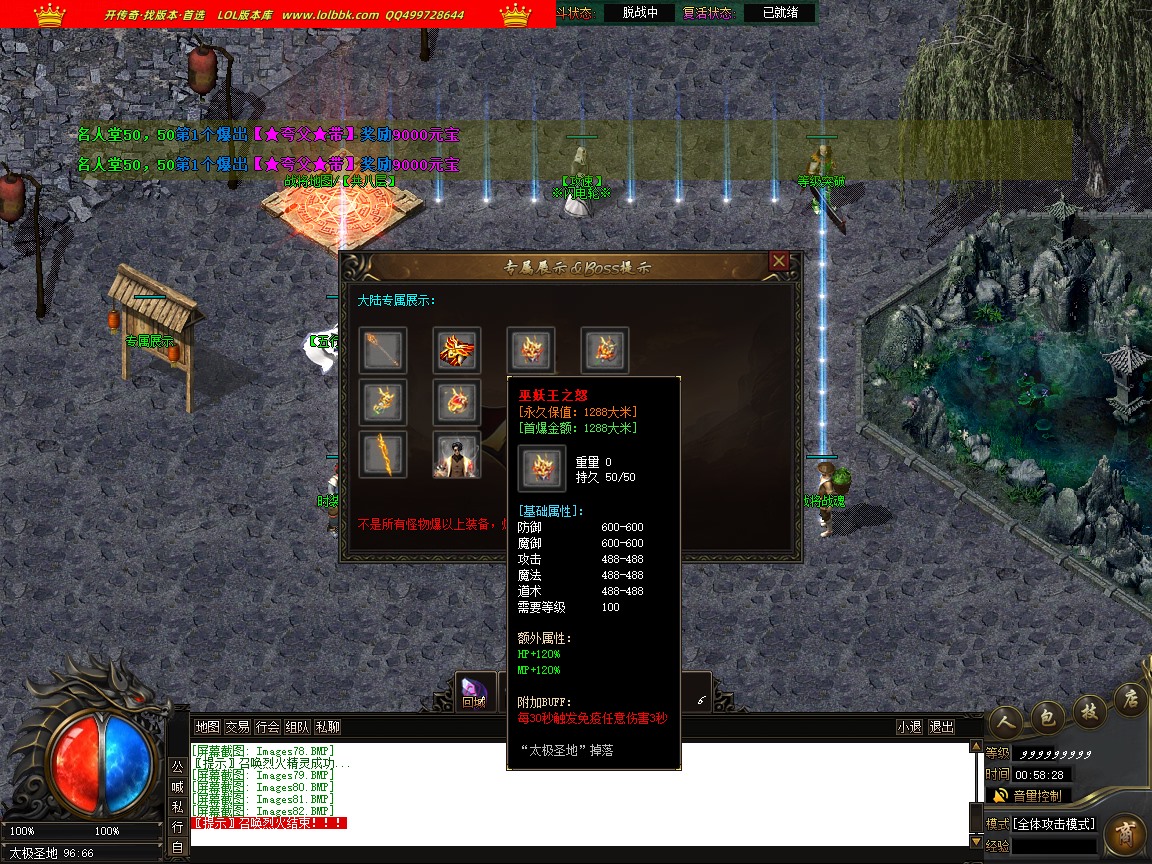Viewport: 1152px width, 864px height.
Task: Toggle the 音量控制 volume control
Action: [x=1030, y=796]
